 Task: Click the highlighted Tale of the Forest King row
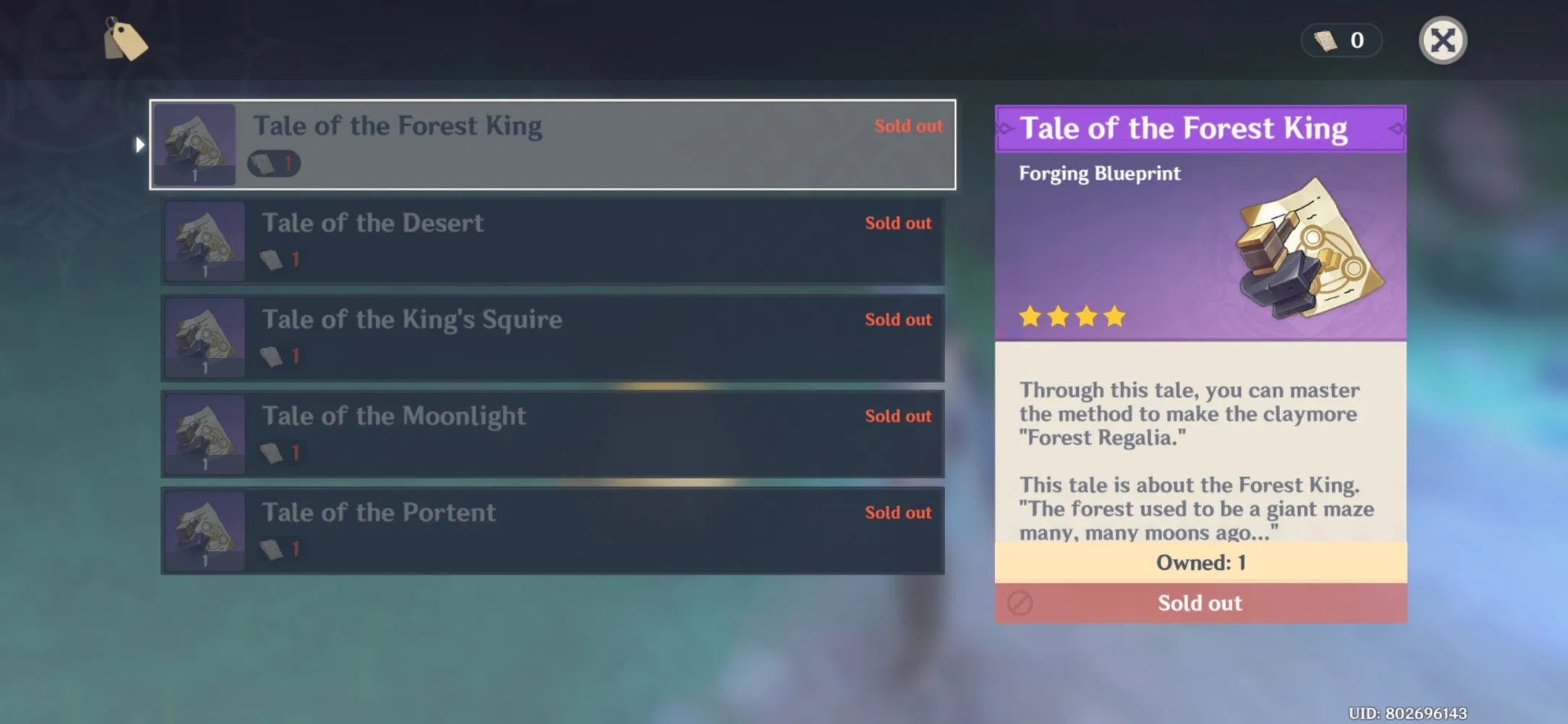pyautogui.click(x=552, y=145)
